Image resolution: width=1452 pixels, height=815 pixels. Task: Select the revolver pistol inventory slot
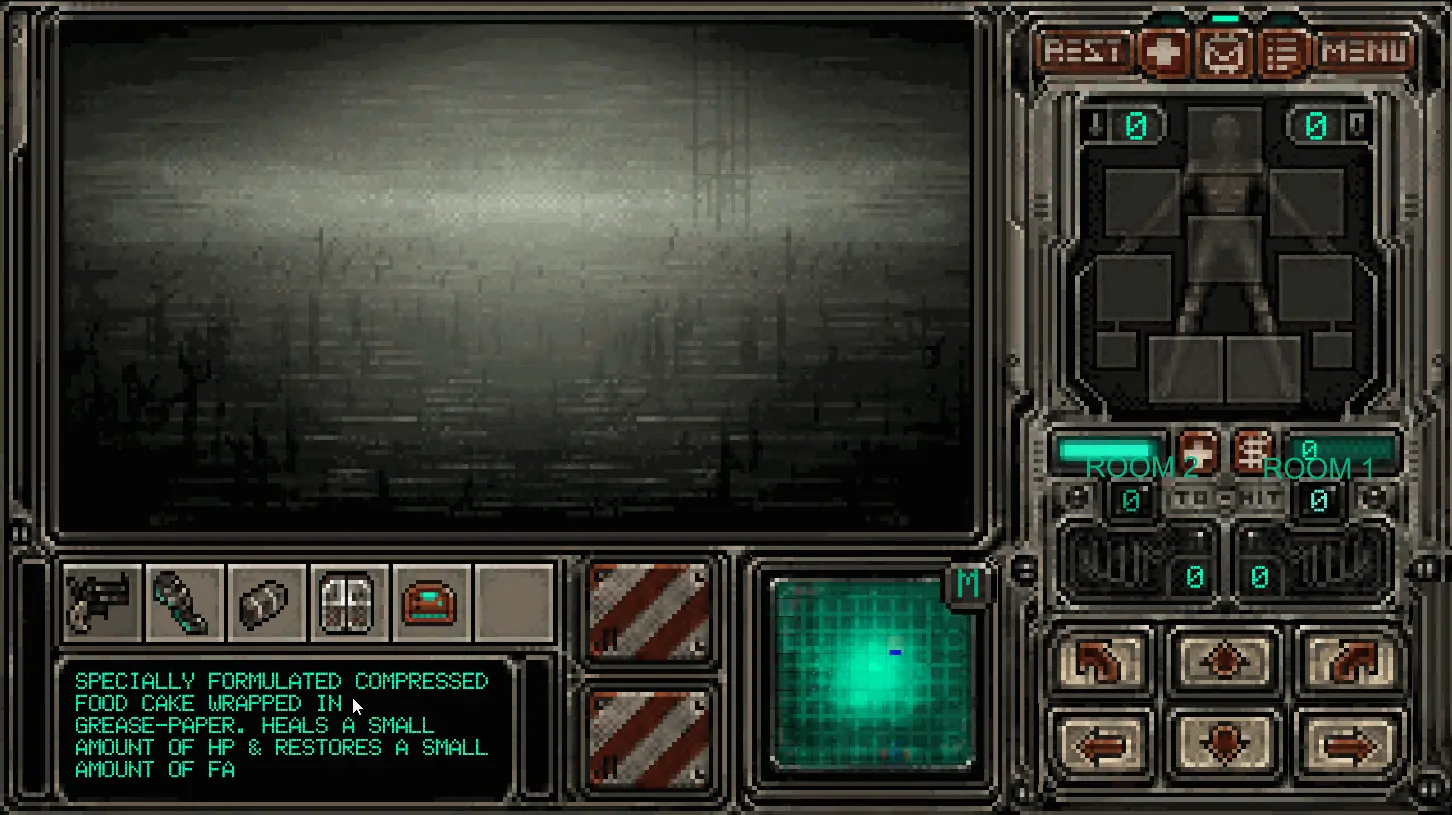102,602
